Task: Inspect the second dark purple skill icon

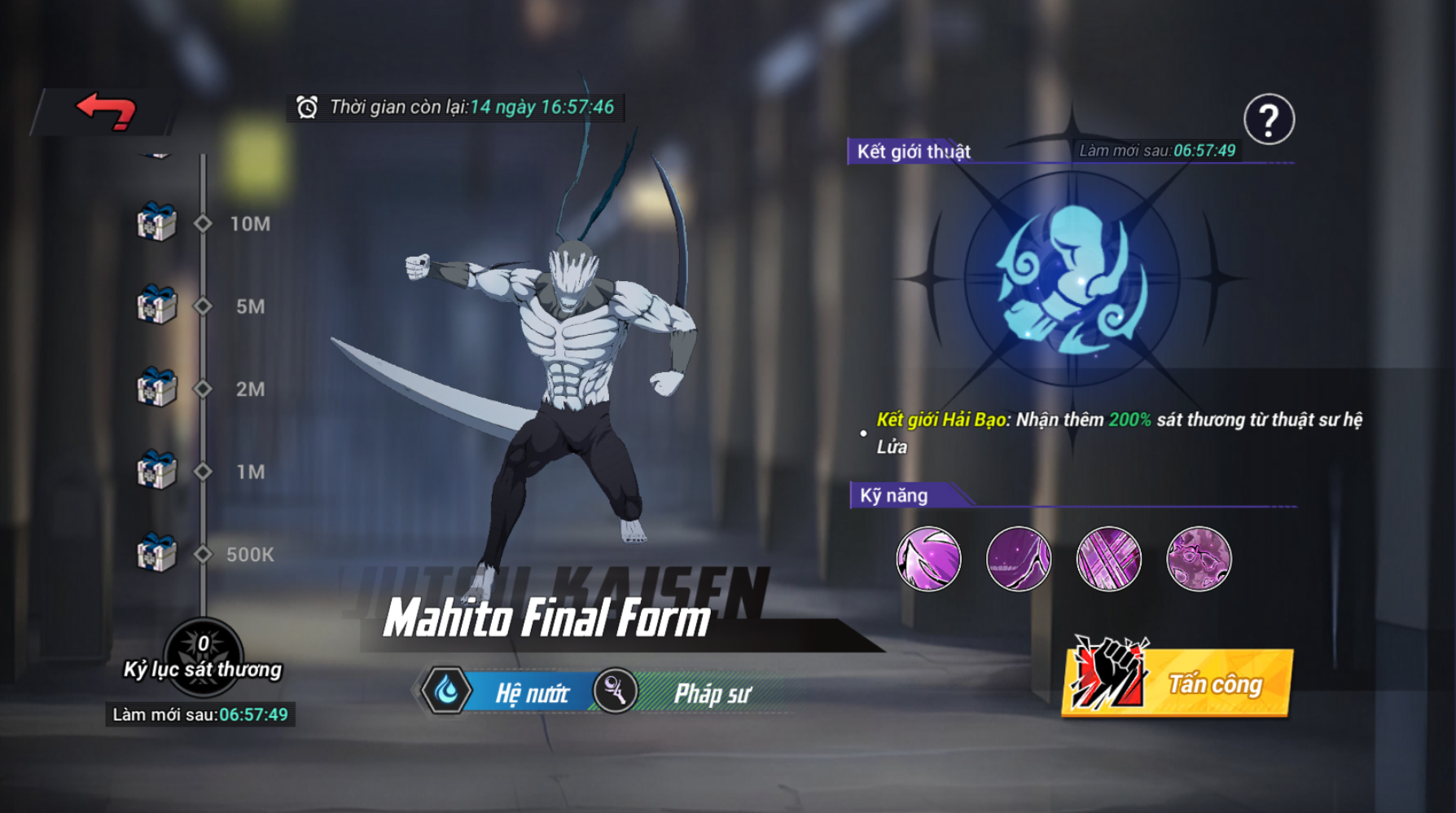Action: (x=1019, y=559)
